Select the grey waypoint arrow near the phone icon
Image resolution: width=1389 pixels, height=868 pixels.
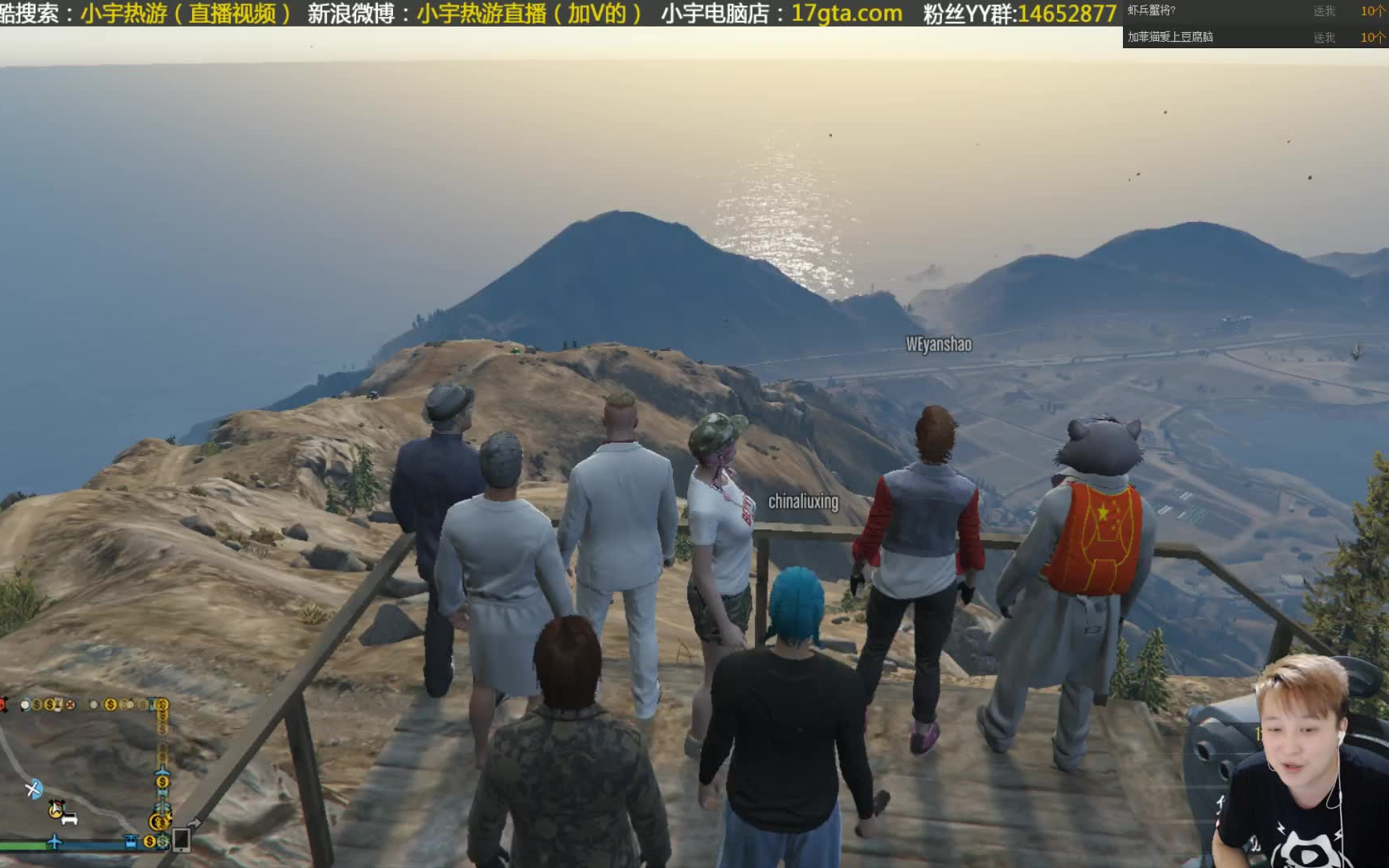coord(195,822)
